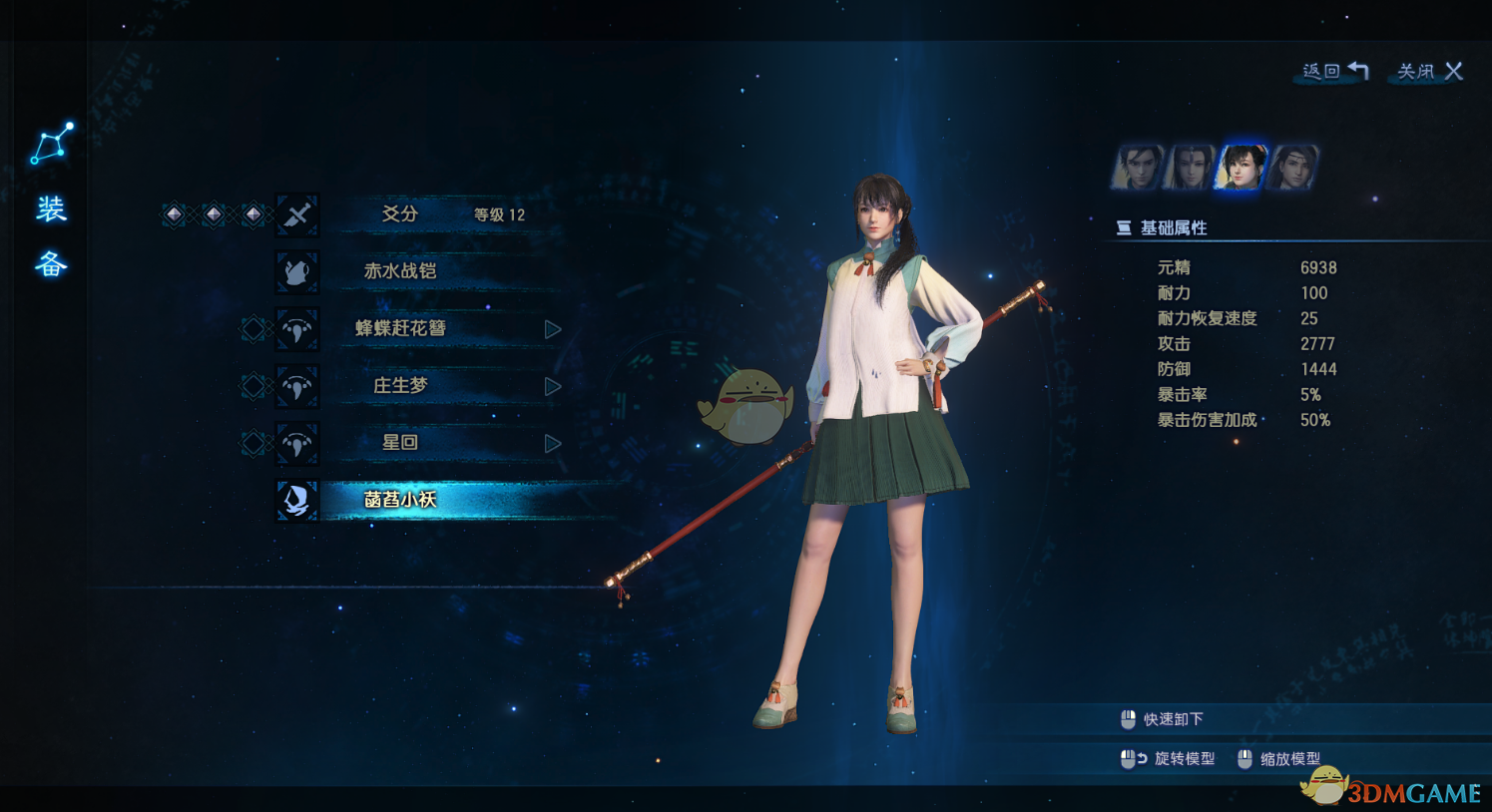Click the 返回 back button
The image size is (1492, 812).
1334,71
